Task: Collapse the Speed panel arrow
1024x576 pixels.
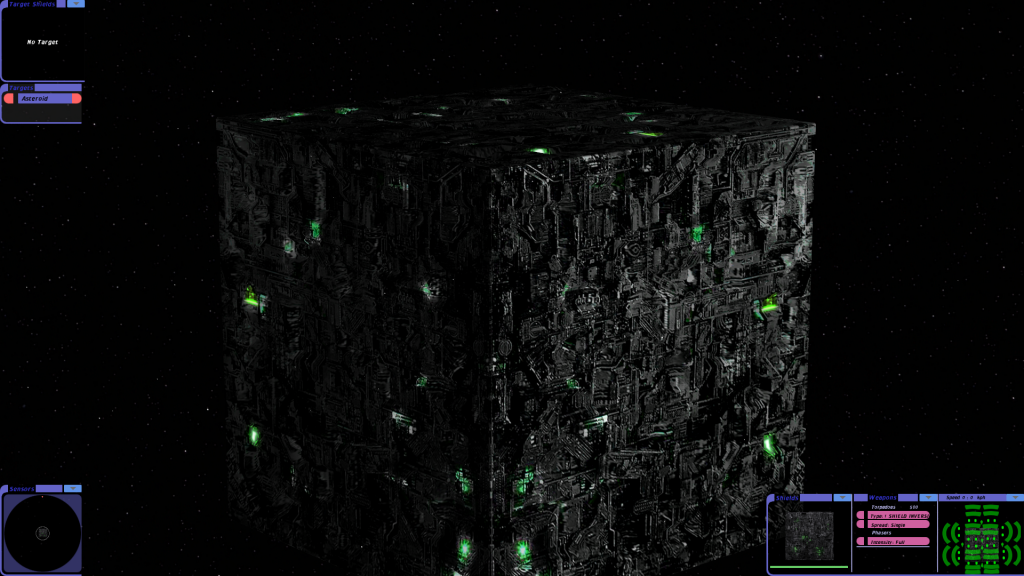Action: (1012, 497)
